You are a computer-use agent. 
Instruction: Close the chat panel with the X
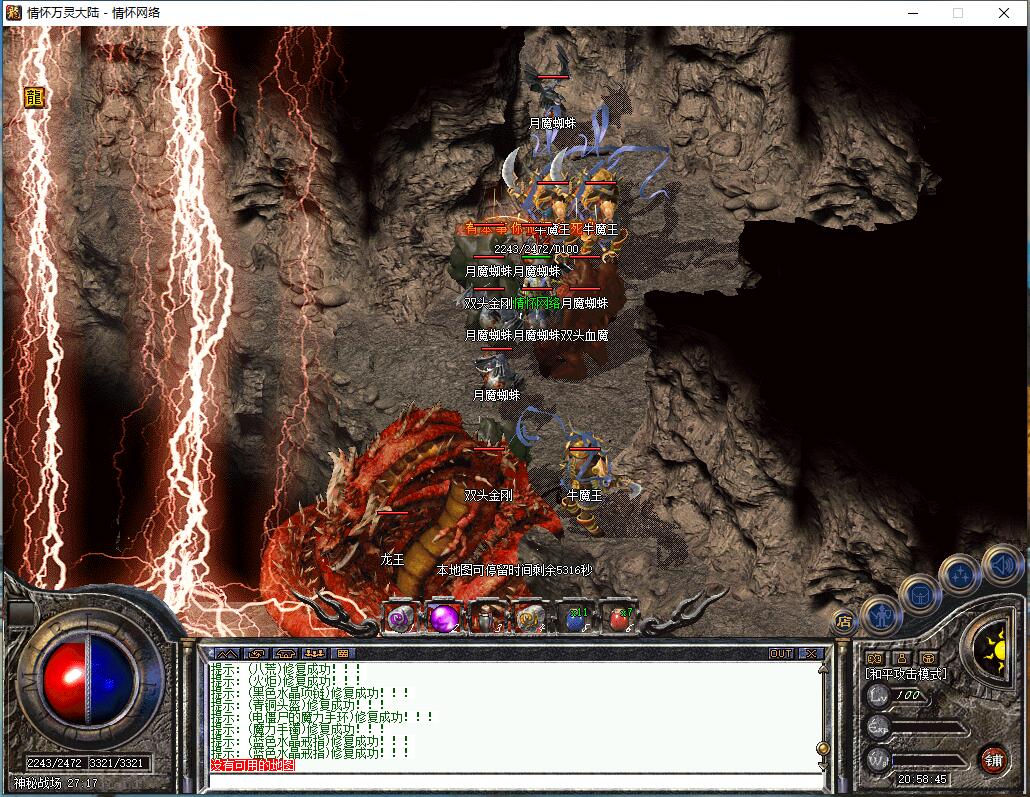[810, 653]
